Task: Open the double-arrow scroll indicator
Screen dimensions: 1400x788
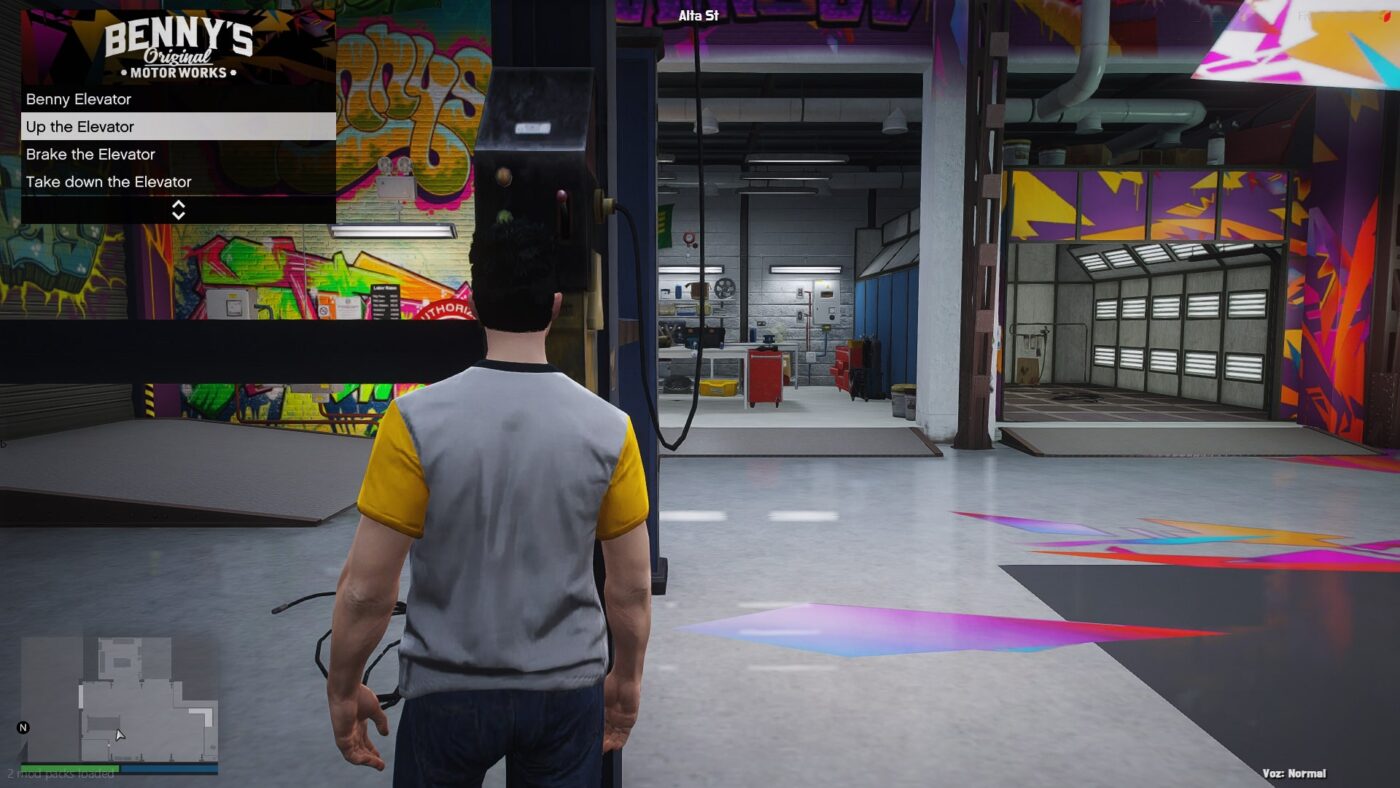Action: pyautogui.click(x=180, y=210)
